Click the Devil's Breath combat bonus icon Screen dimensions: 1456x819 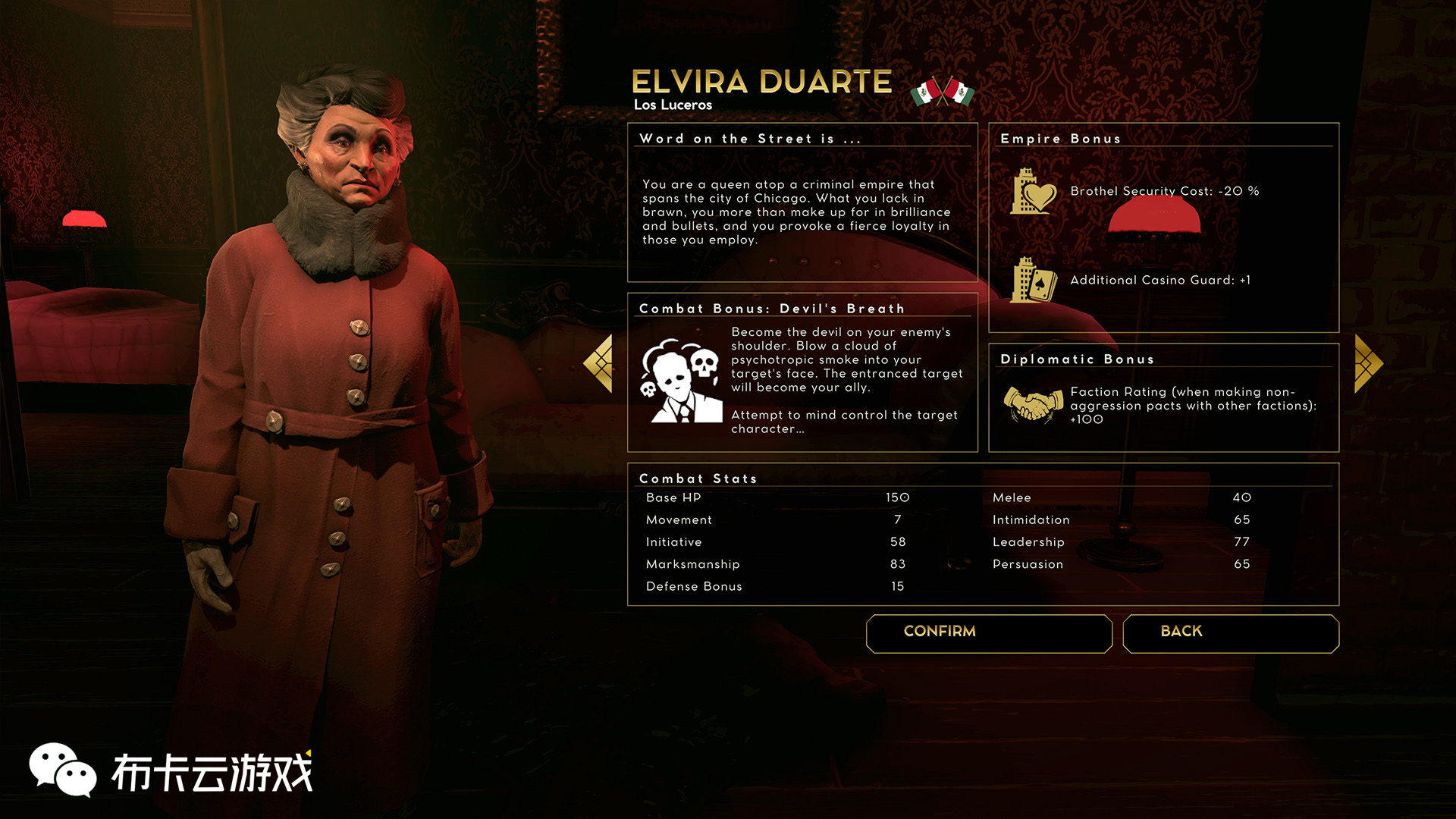(682, 381)
